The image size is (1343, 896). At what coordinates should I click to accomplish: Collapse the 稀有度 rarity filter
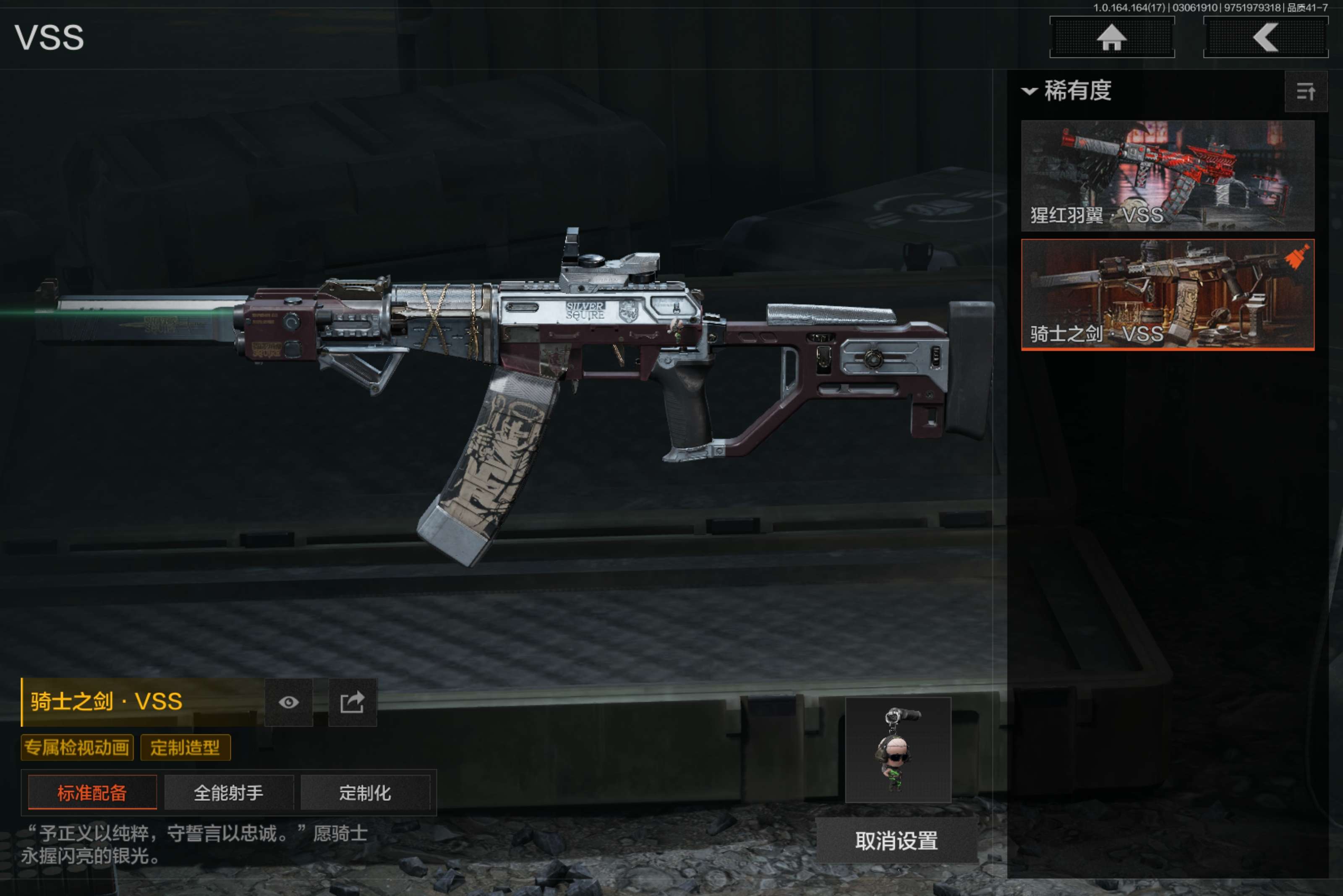tap(1029, 91)
